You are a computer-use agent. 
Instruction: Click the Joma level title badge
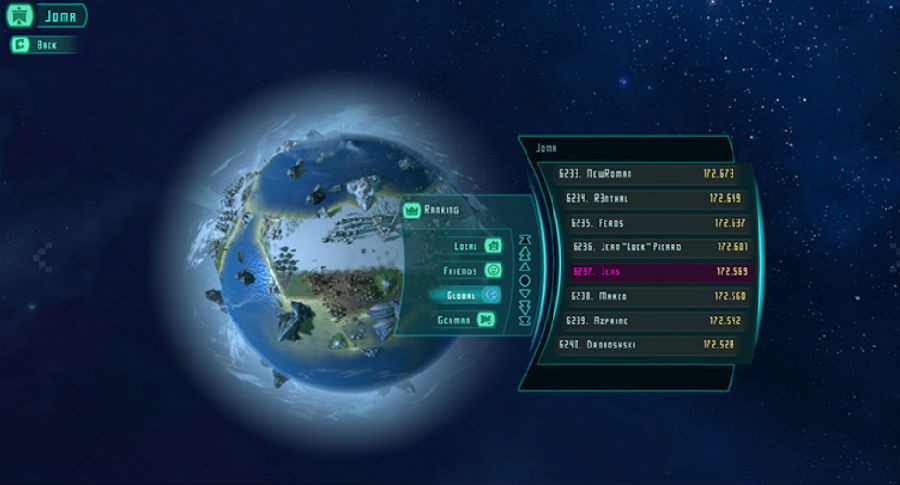pyautogui.click(x=49, y=16)
